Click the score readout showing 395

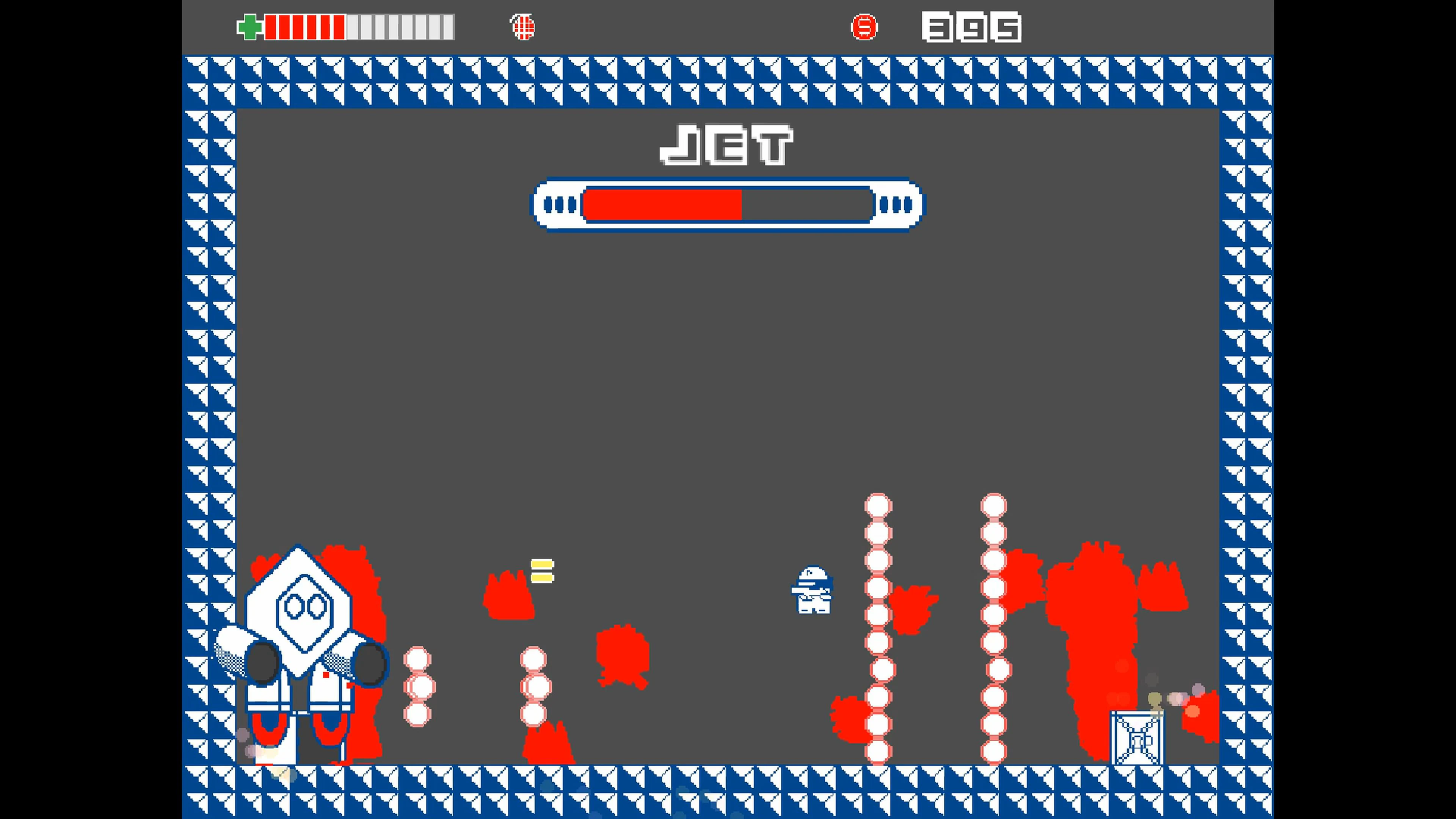click(971, 27)
